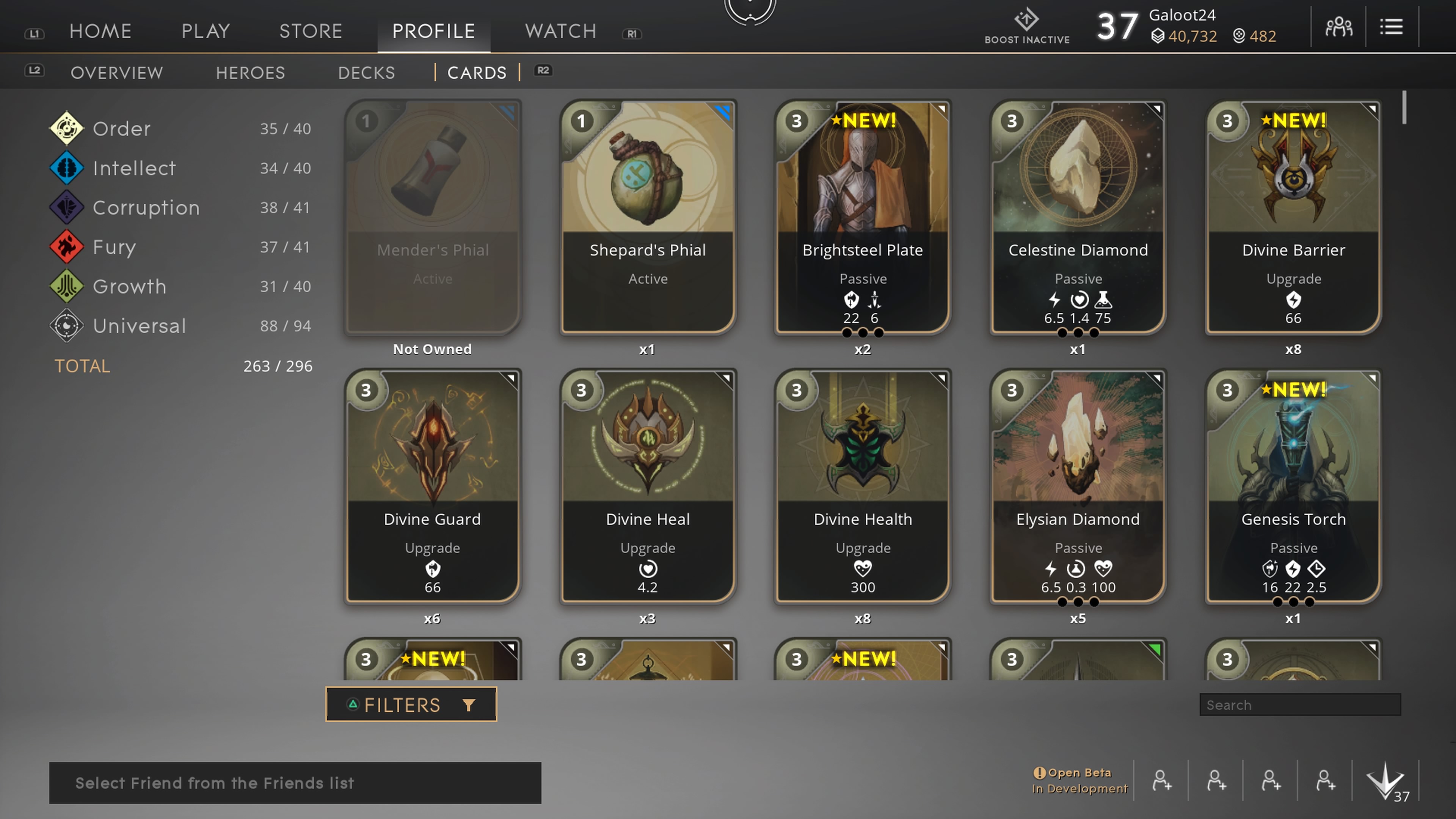Go to the HOME tab

click(x=100, y=31)
